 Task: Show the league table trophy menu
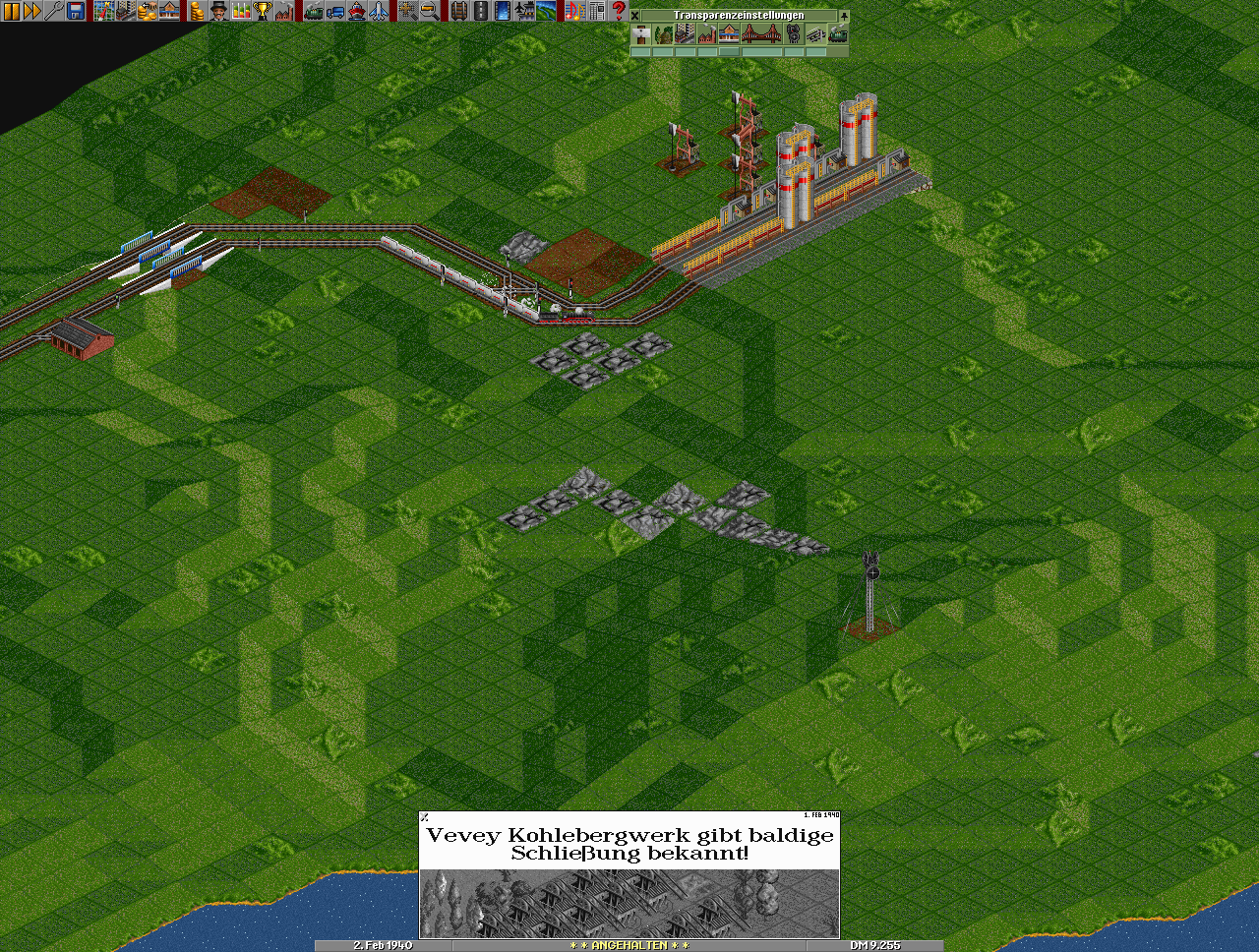[x=262, y=11]
